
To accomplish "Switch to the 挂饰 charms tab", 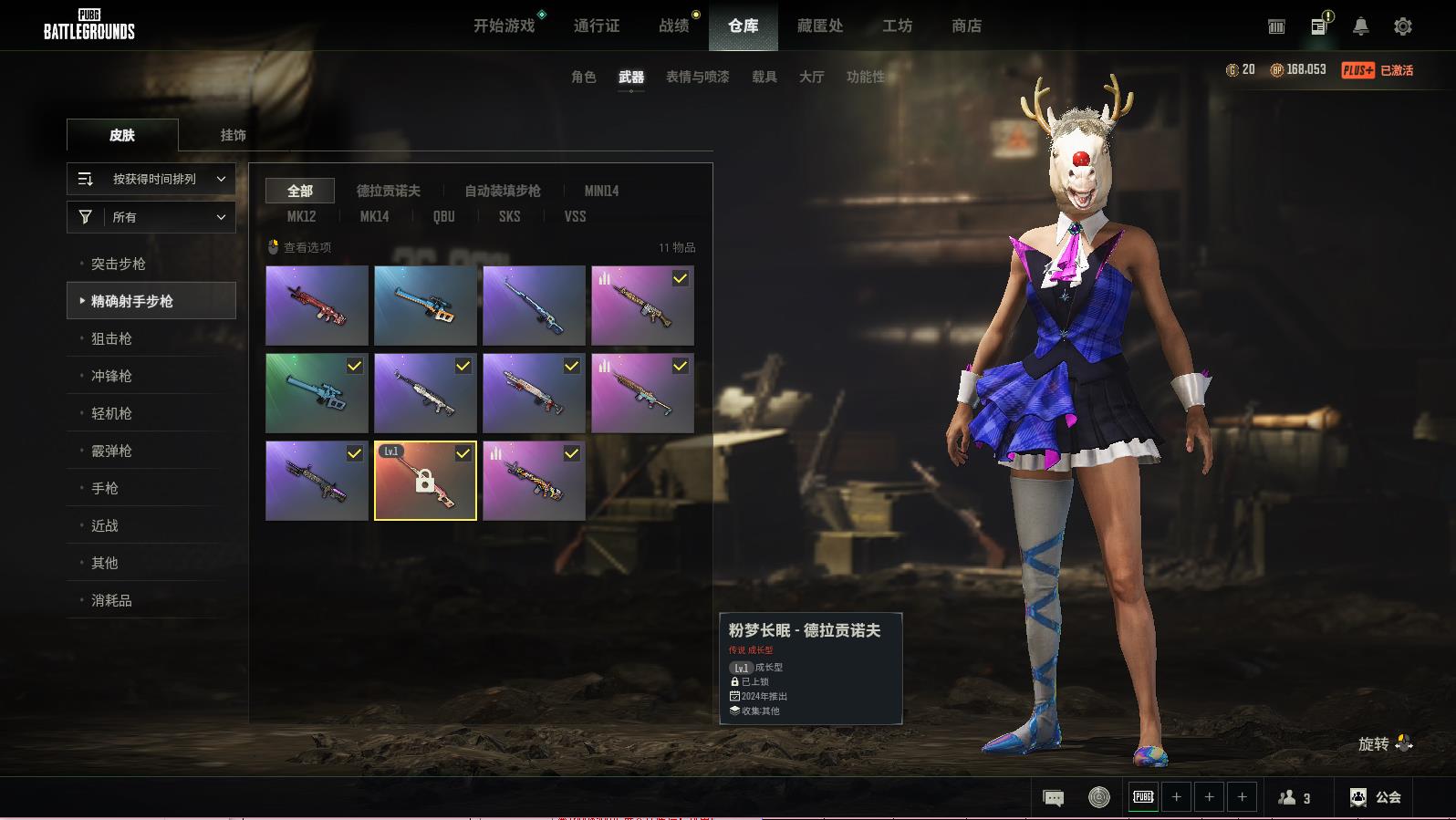I will [x=233, y=135].
